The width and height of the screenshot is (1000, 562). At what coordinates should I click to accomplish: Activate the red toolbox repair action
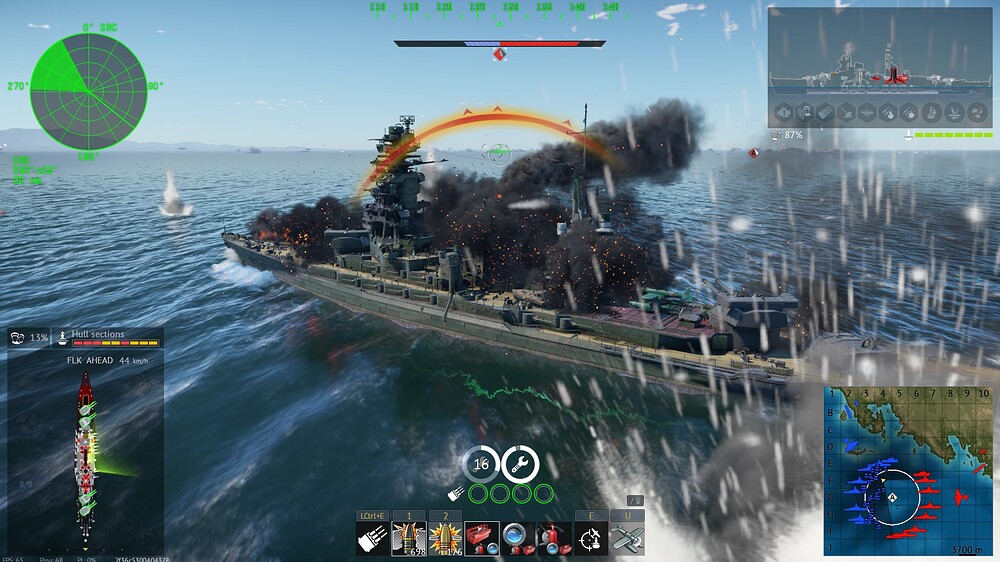[x=482, y=537]
